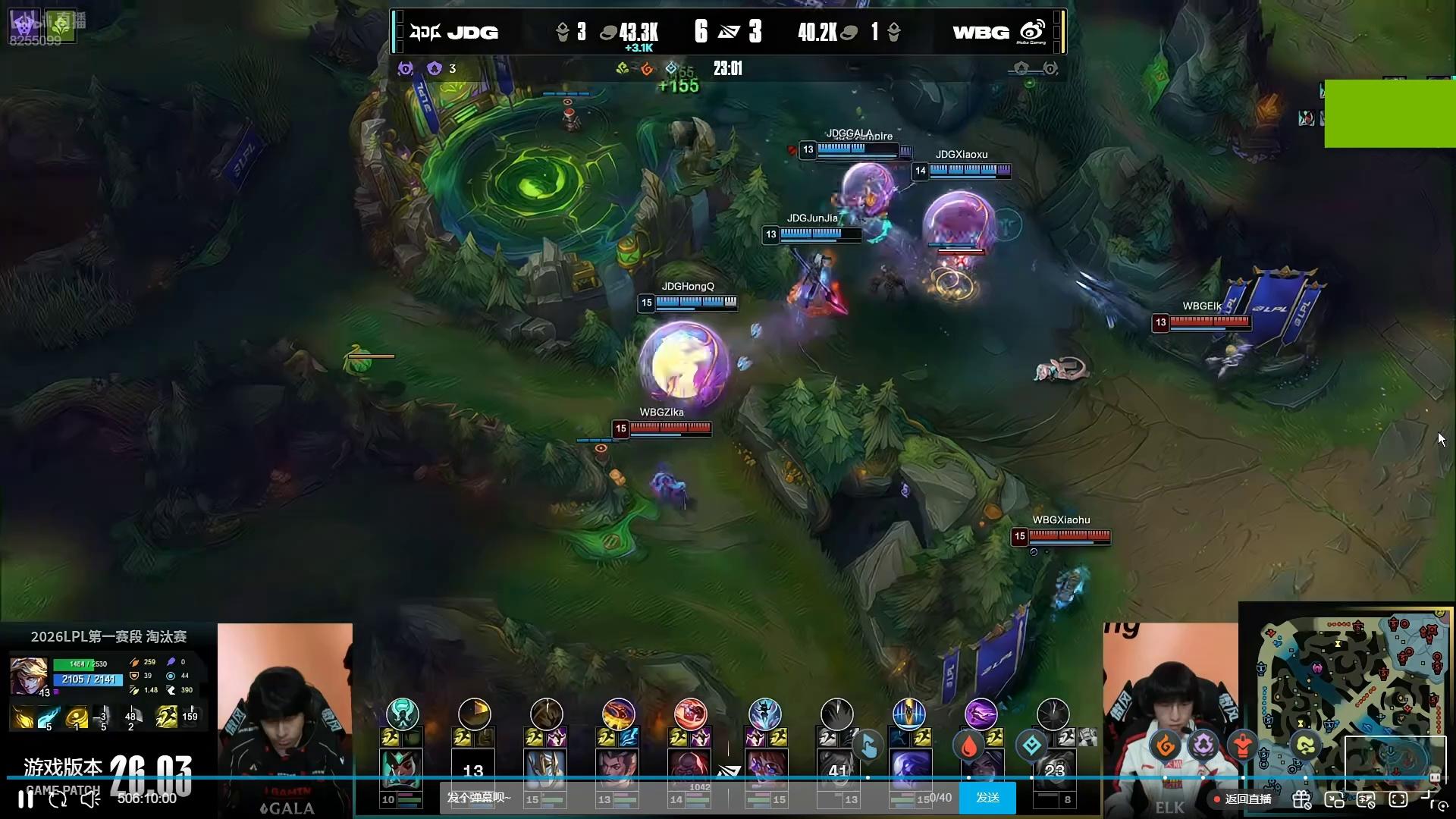This screenshot has height=819, width=1456.
Task: Select the golden-helmeted champion portrait
Action: point(545,769)
